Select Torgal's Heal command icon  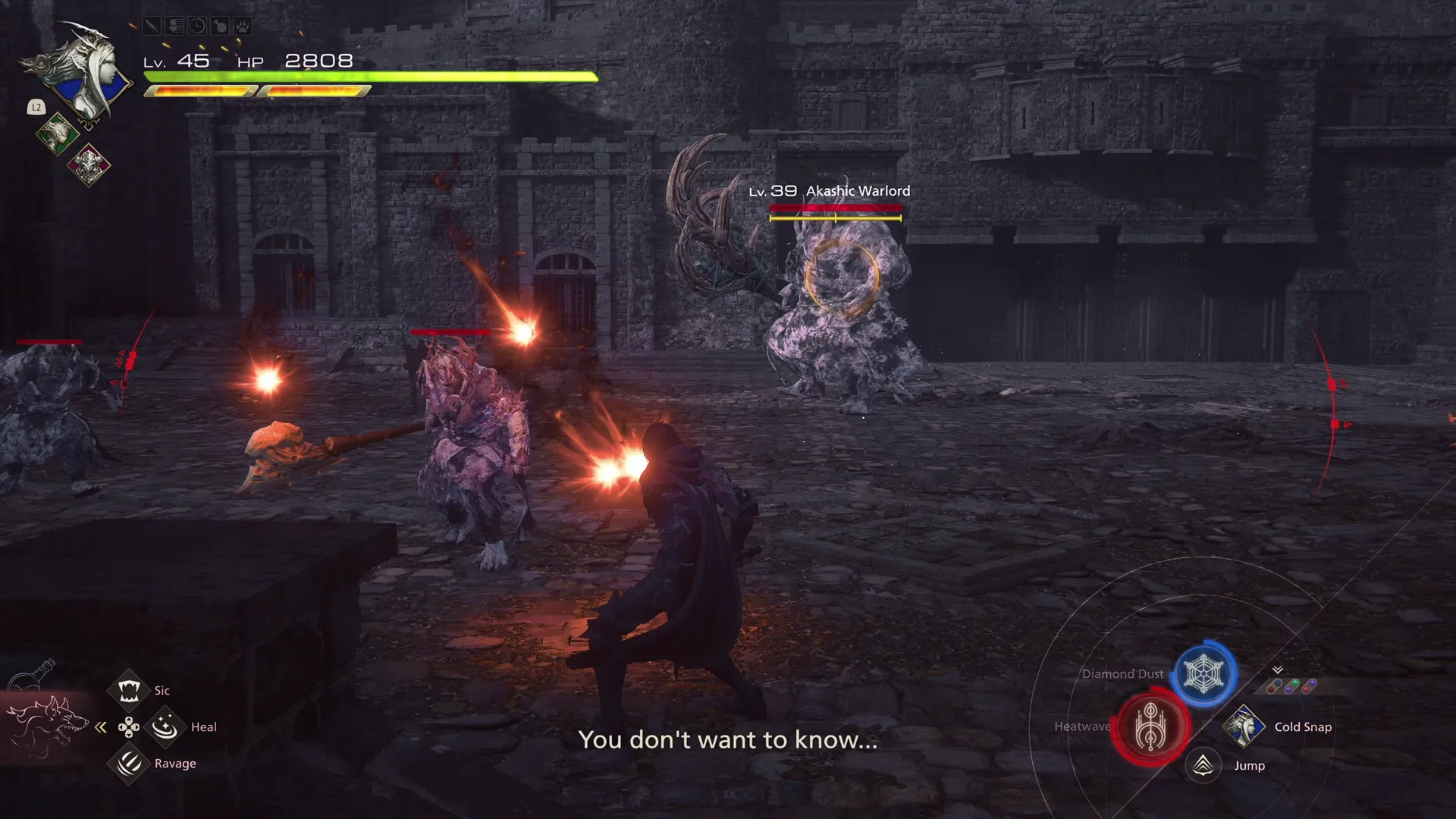coord(165,726)
